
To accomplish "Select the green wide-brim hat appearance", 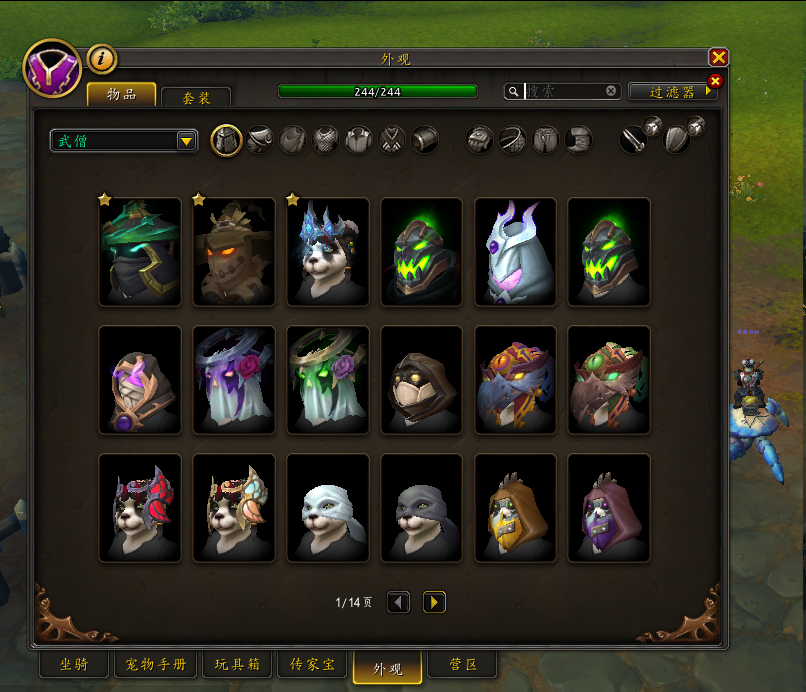I will pyautogui.click(x=140, y=252).
